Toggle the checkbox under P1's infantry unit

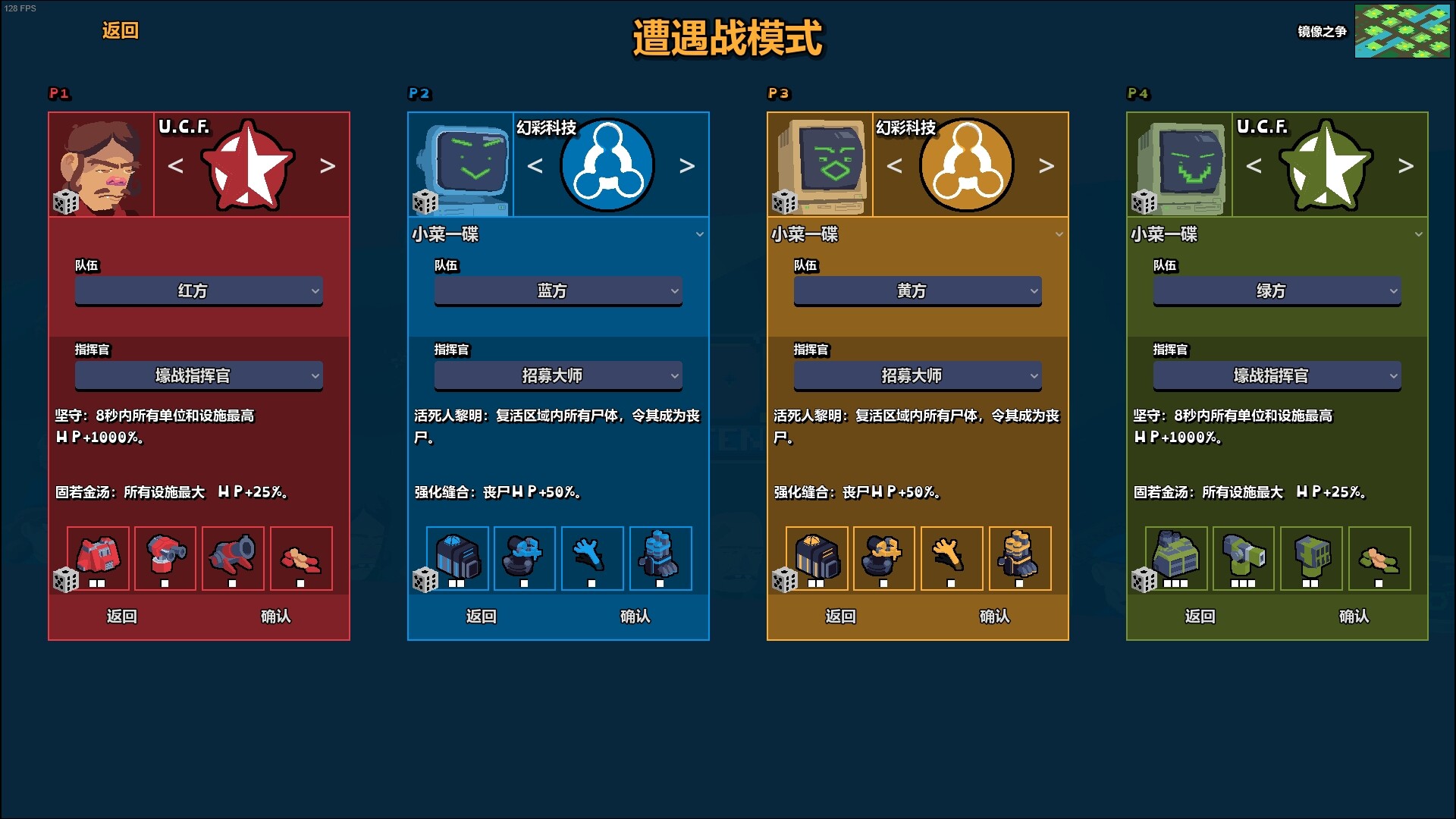(300, 584)
